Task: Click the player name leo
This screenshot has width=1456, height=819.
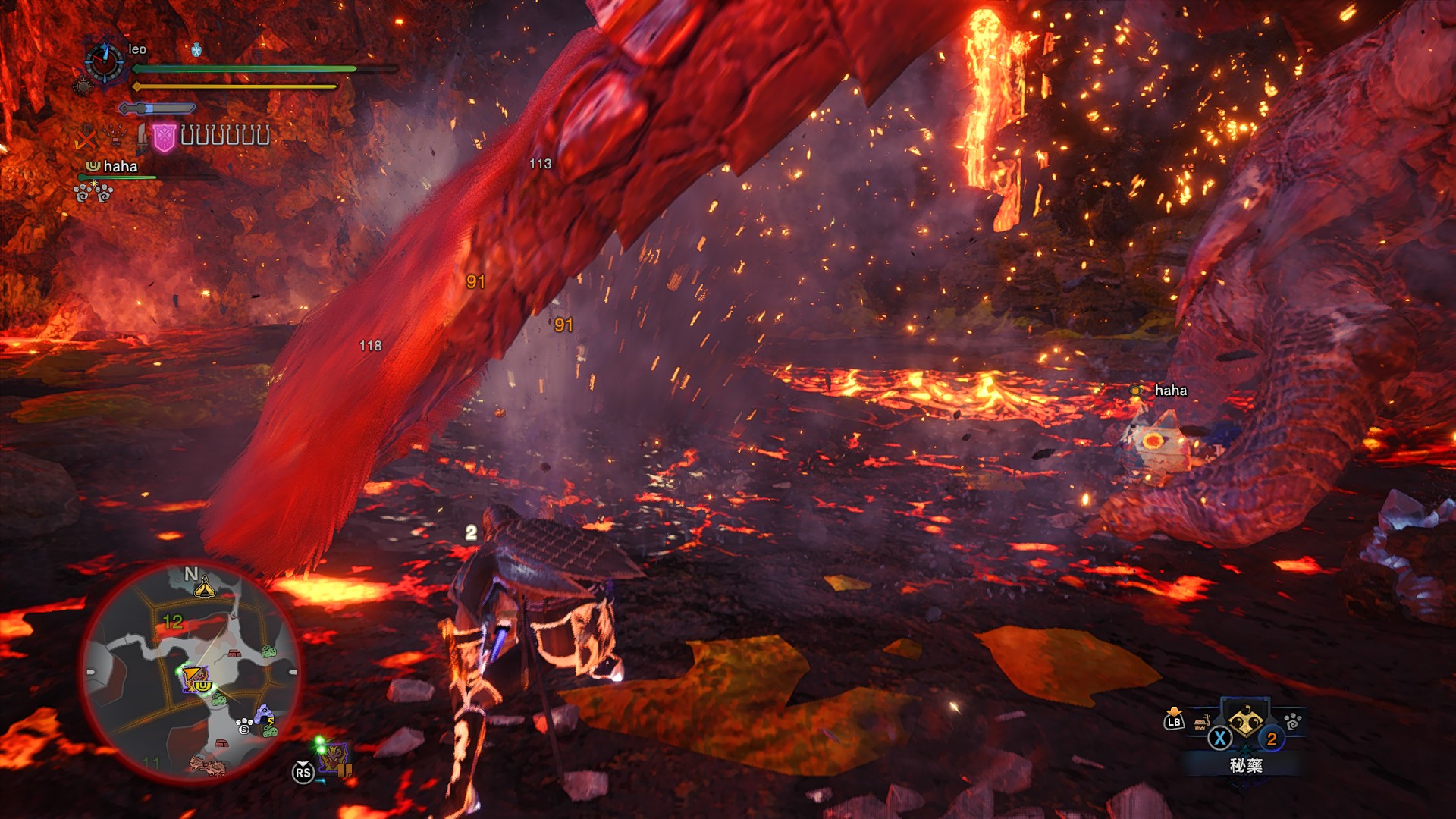Action: point(137,49)
